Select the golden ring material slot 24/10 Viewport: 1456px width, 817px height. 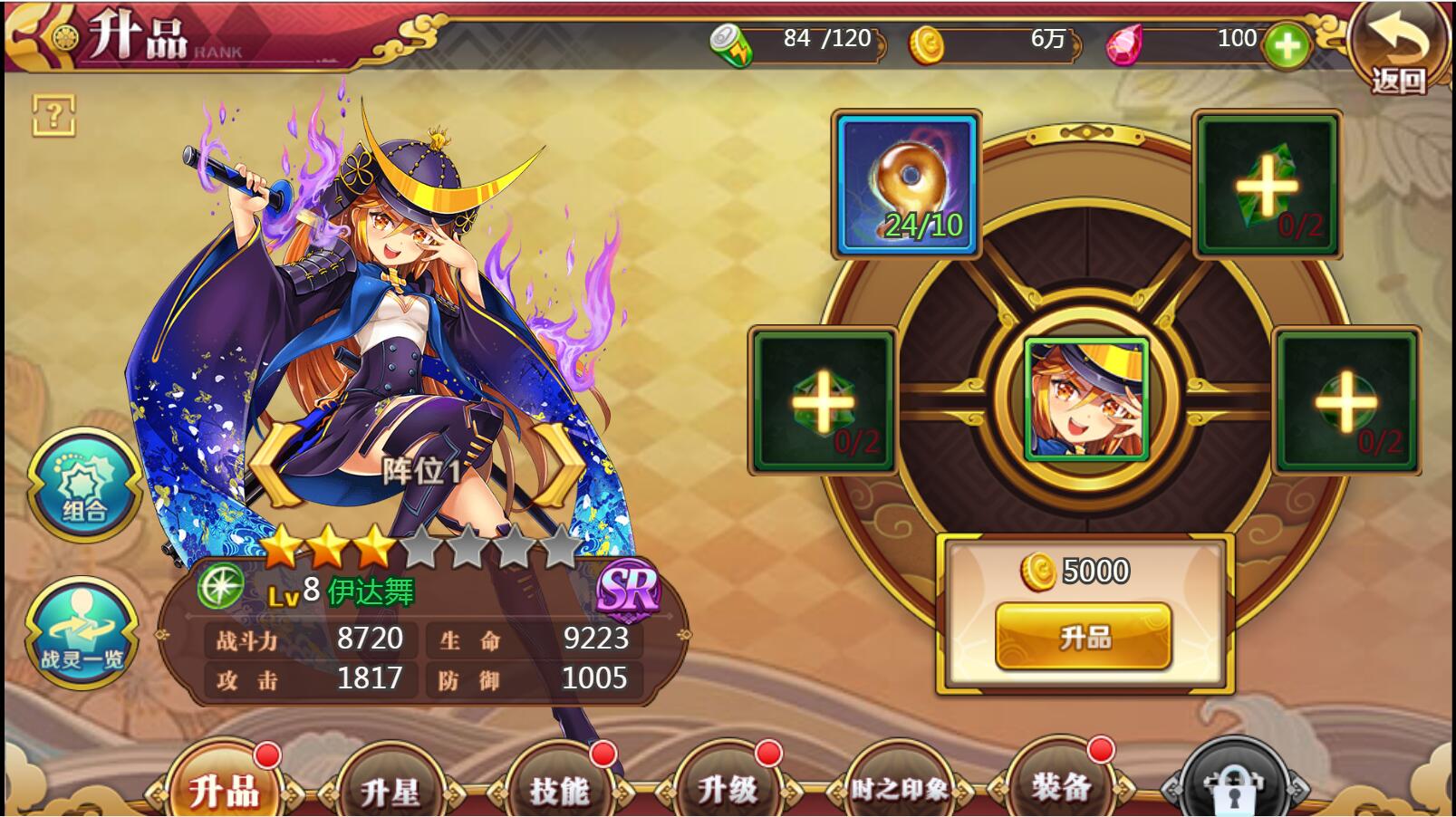906,185
